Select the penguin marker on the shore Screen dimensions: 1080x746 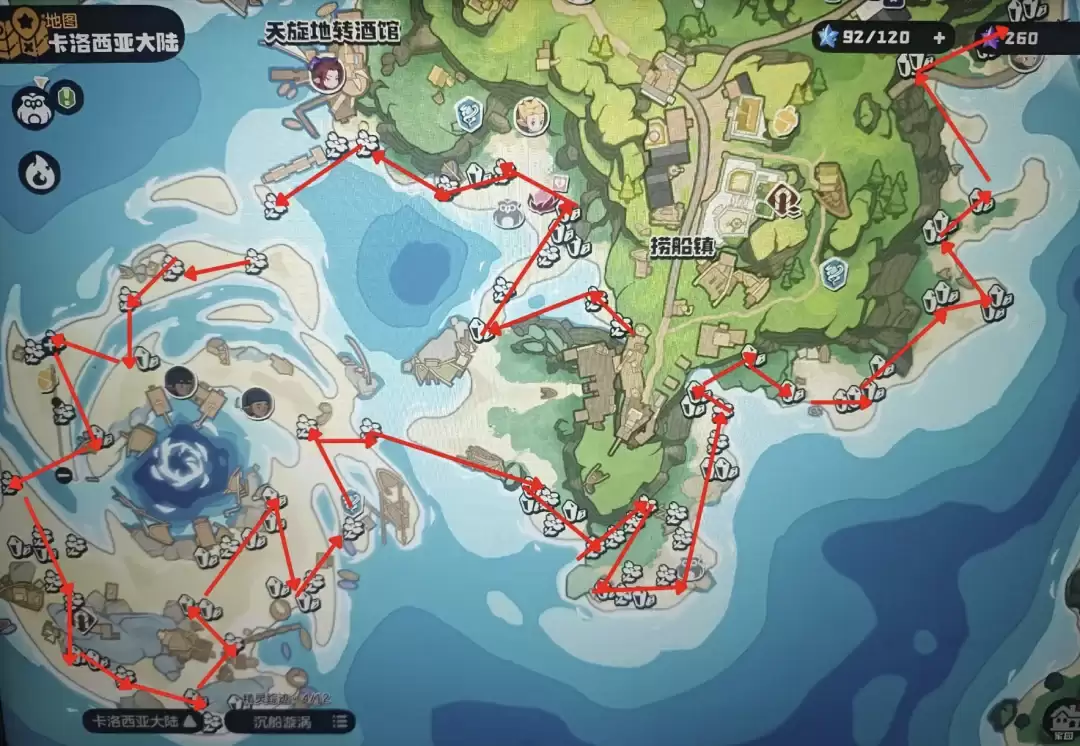point(511,210)
